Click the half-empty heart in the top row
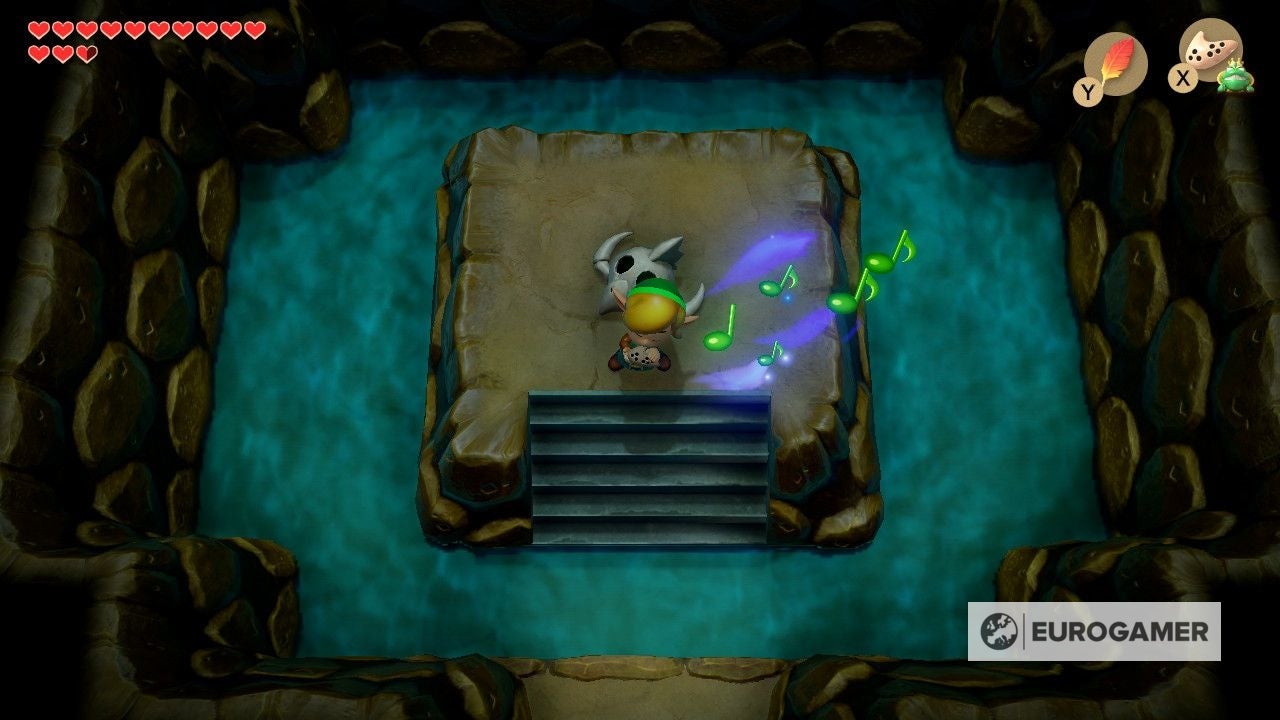 (87, 52)
